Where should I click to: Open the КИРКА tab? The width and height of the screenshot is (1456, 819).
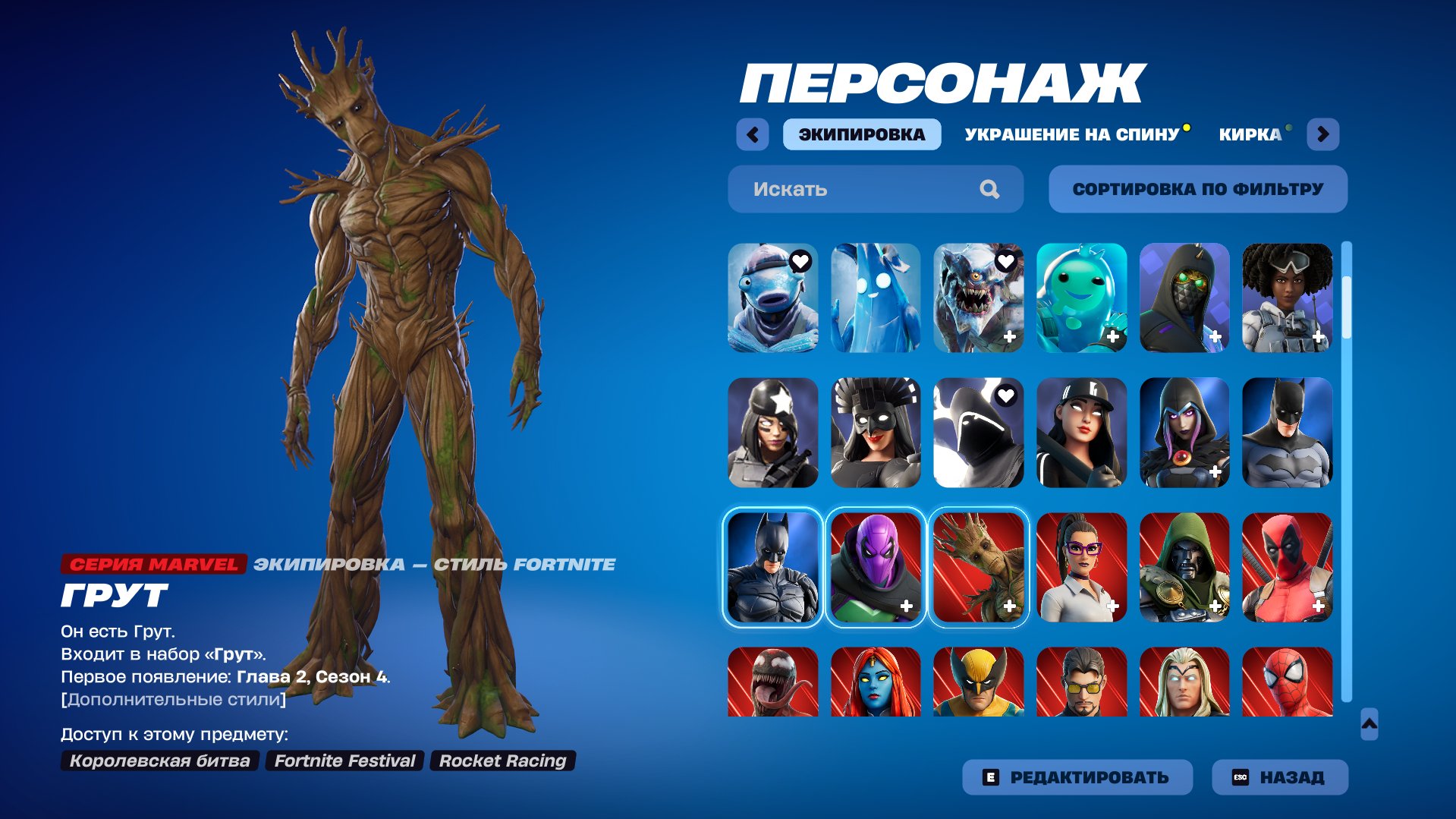click(1248, 134)
